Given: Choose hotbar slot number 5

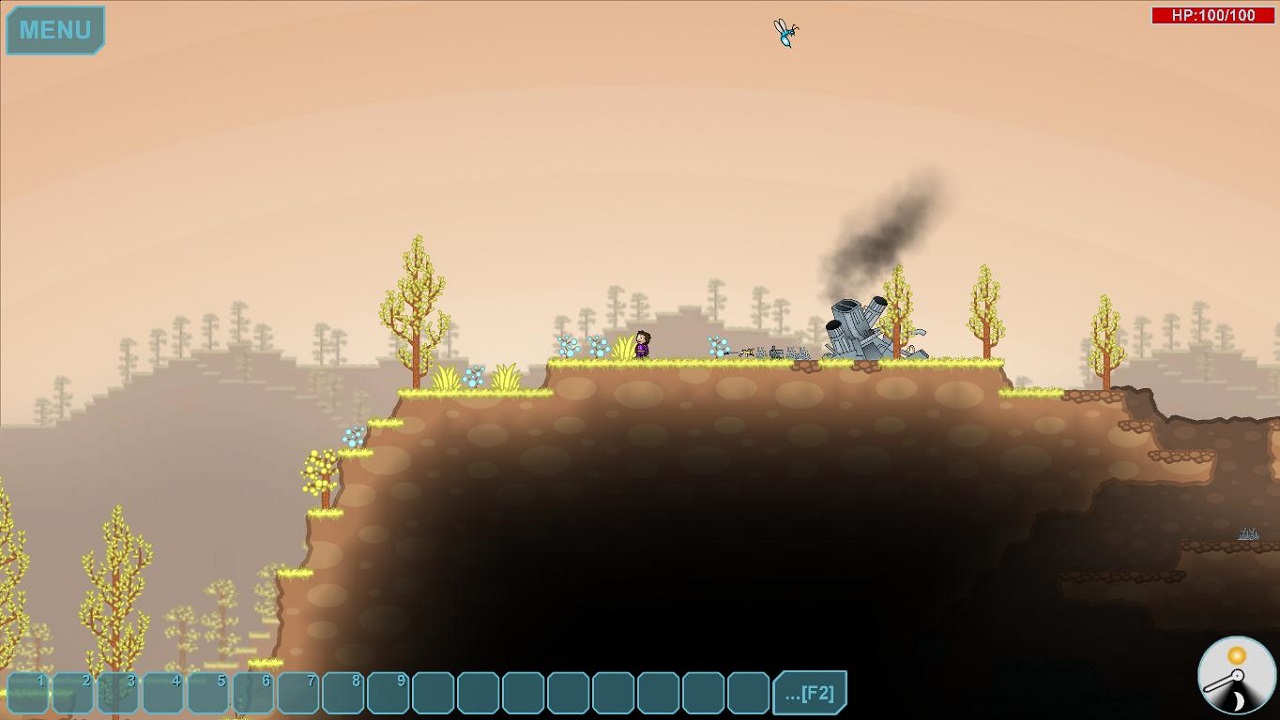Looking at the screenshot, I should 208,693.
